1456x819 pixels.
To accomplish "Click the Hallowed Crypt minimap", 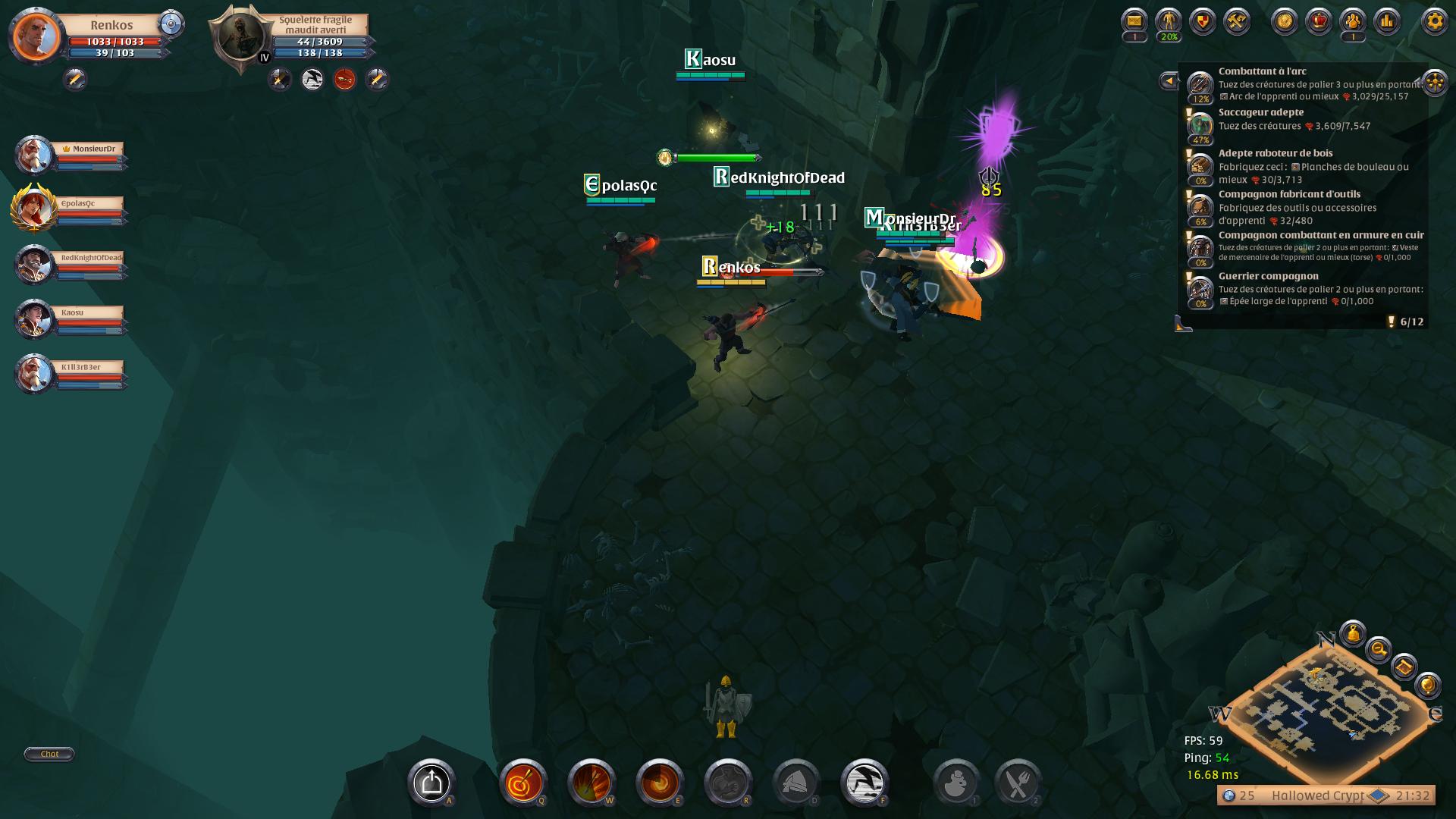I will 1329,708.
